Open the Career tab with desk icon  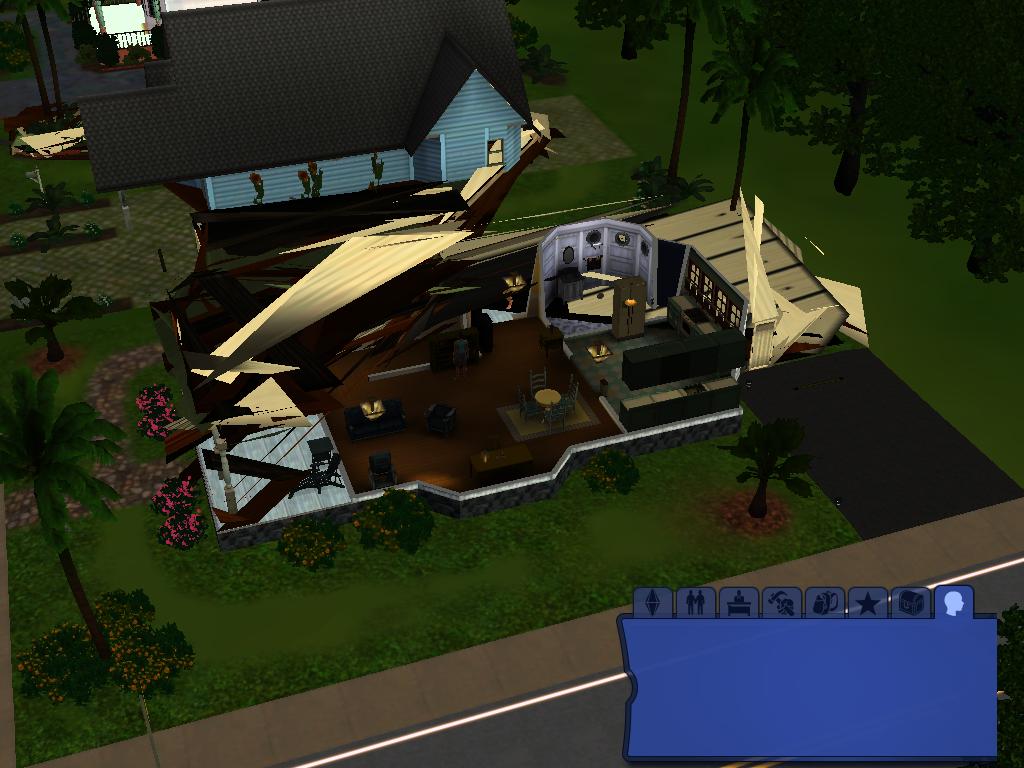point(739,603)
